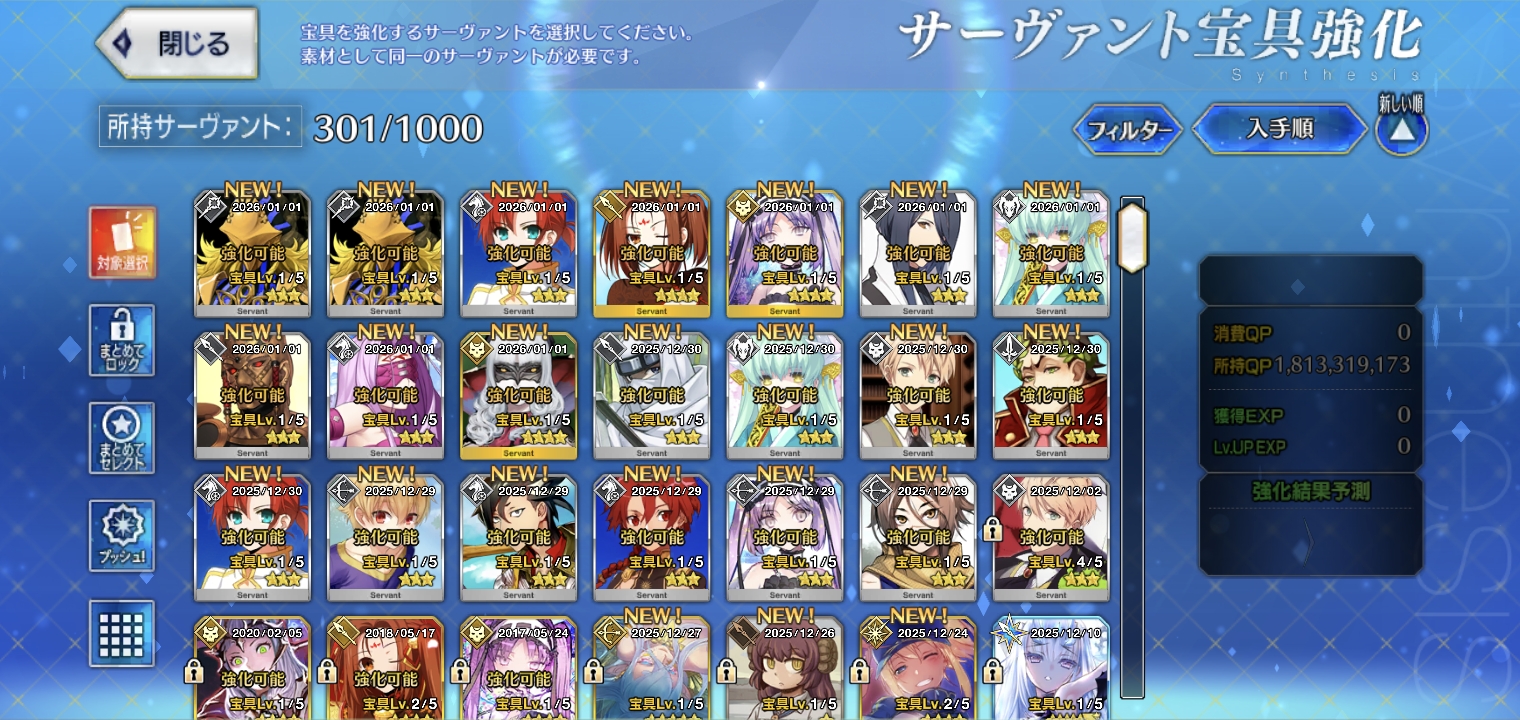Choose the red-haired servant with long braid
Screen dimensions: 1520x720
pos(651,536)
